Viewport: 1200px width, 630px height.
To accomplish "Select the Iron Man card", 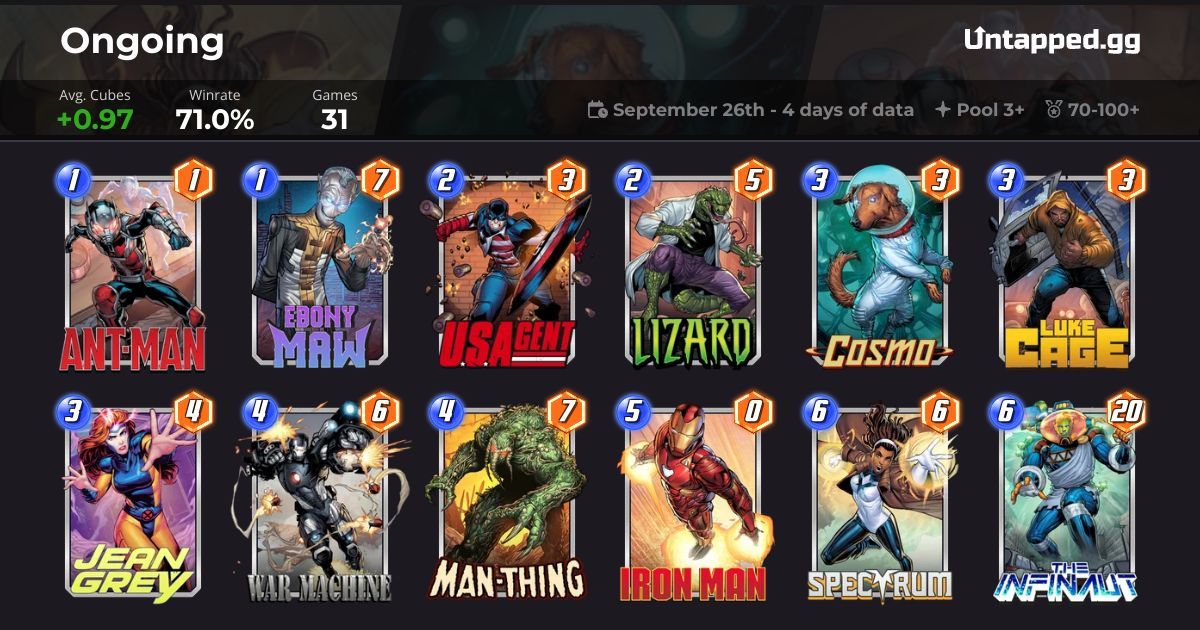I will pos(693,500).
